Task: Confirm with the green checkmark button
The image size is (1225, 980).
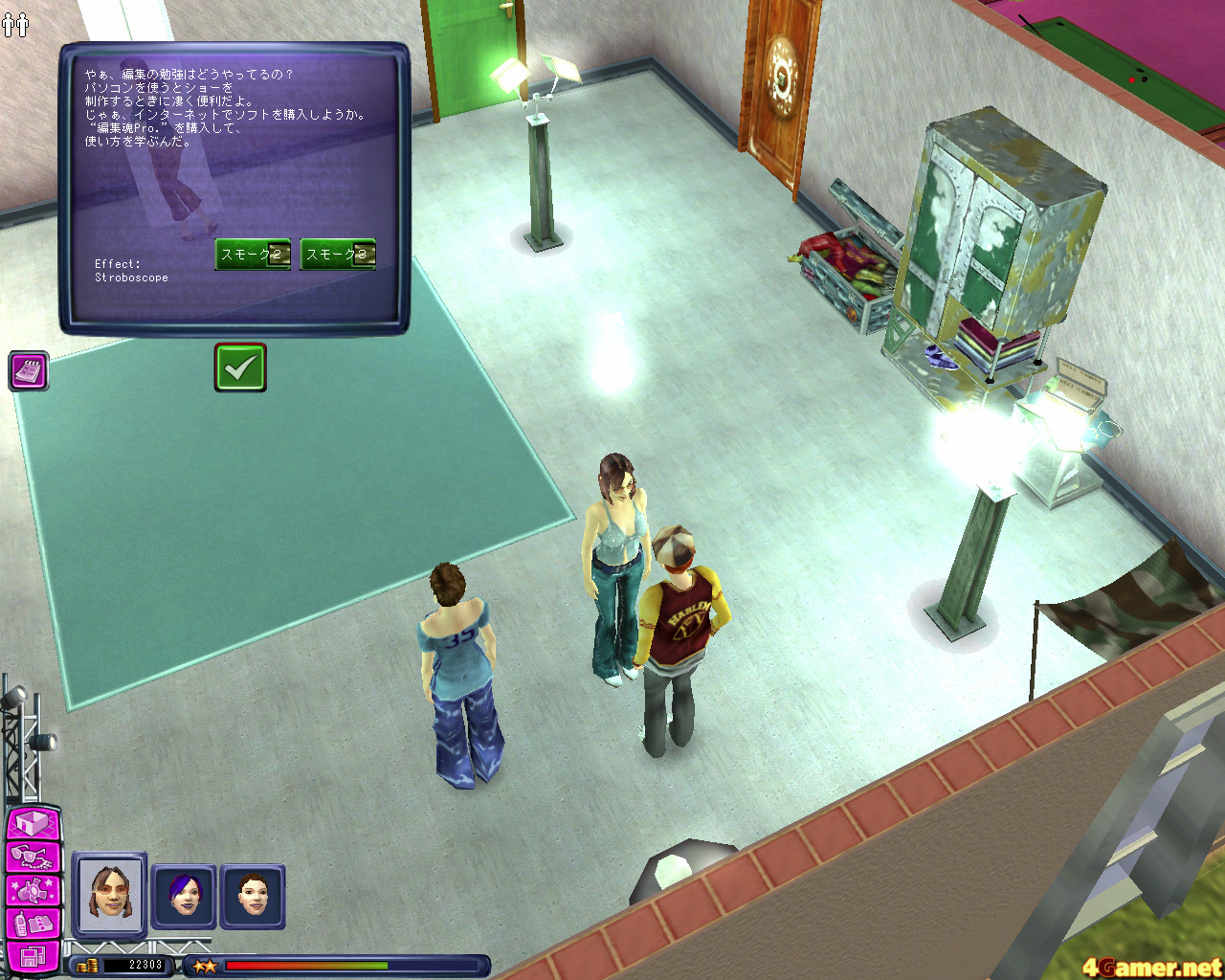Action: coord(240,366)
